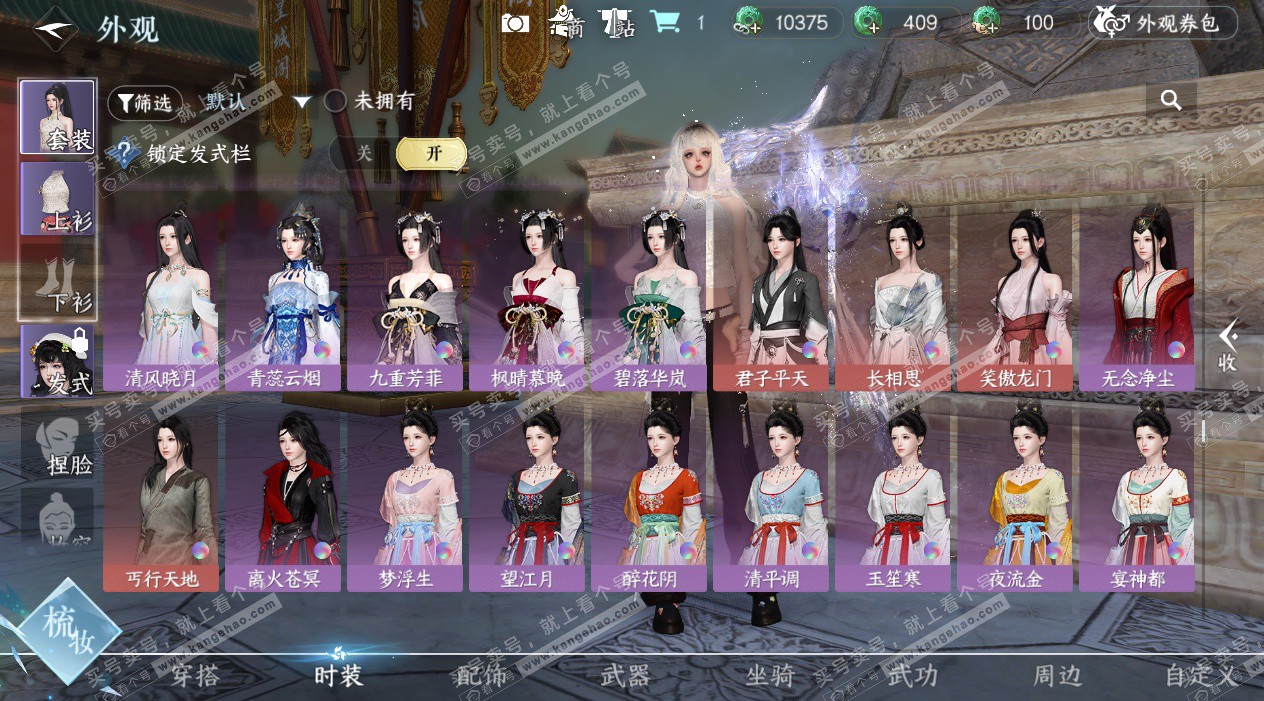
Task: Switch hairstyle lock to 关
Action: pyautogui.click(x=365, y=154)
